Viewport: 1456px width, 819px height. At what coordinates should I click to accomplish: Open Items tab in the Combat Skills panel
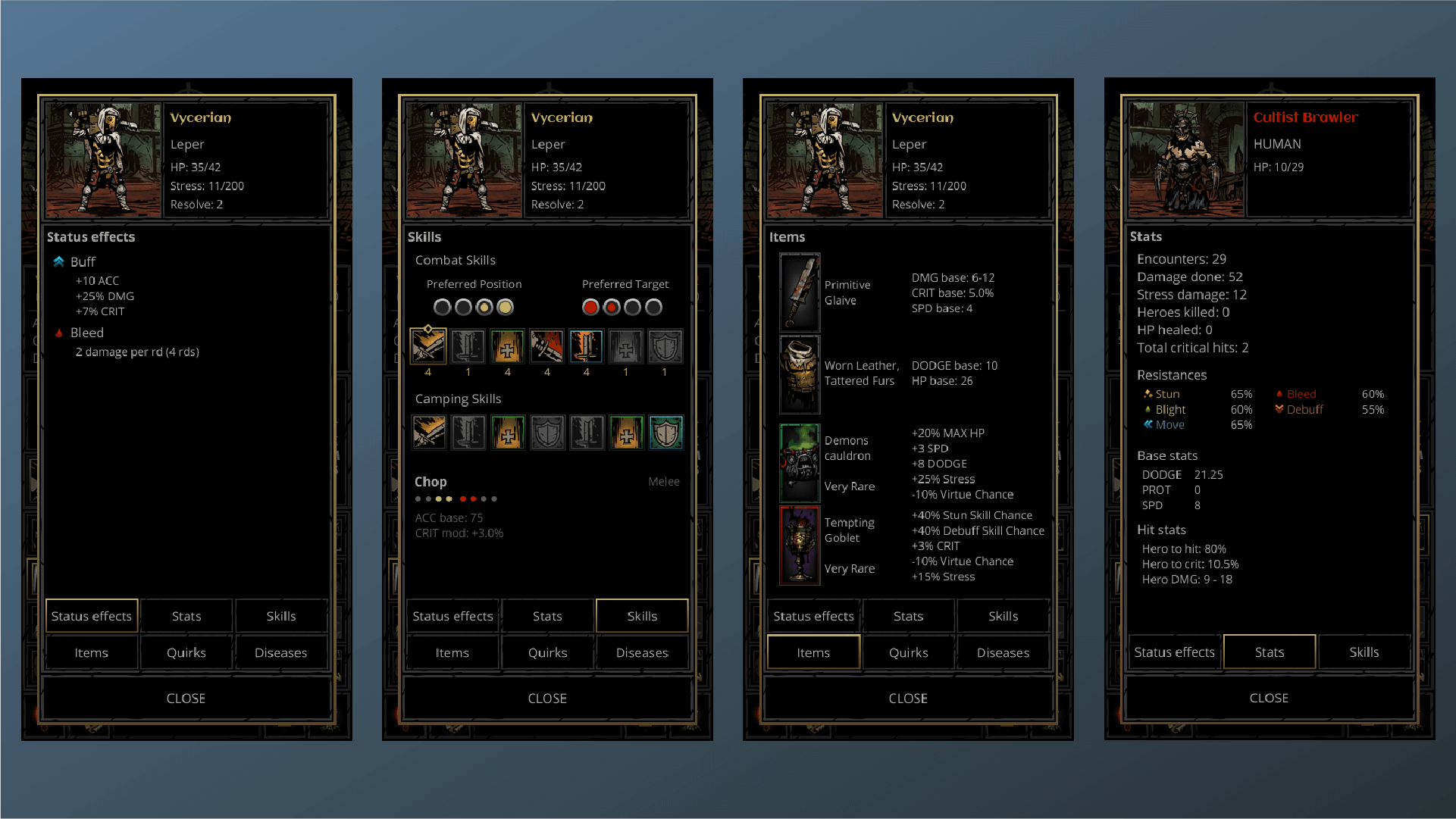(452, 652)
